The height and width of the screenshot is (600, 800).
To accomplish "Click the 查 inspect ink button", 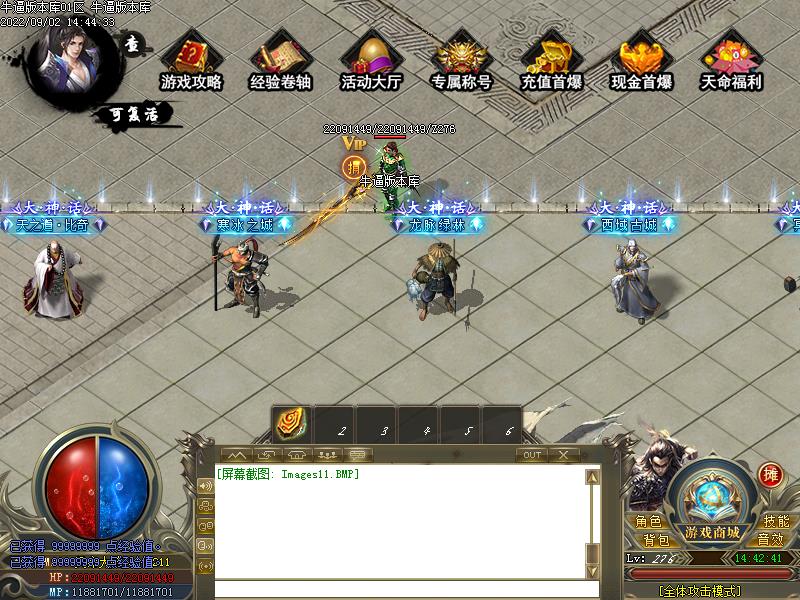I will point(133,44).
